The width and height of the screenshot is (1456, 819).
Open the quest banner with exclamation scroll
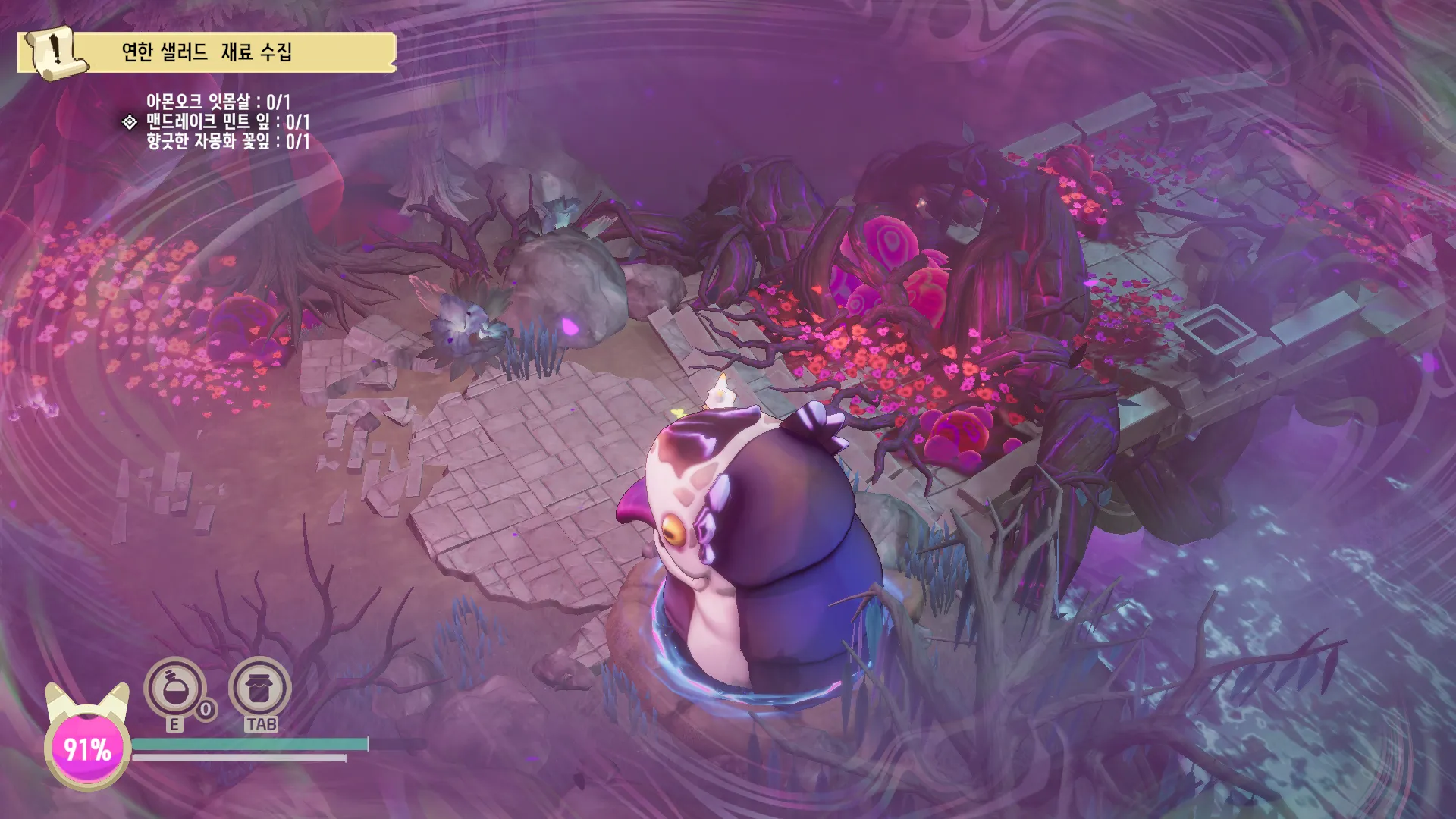point(206,52)
